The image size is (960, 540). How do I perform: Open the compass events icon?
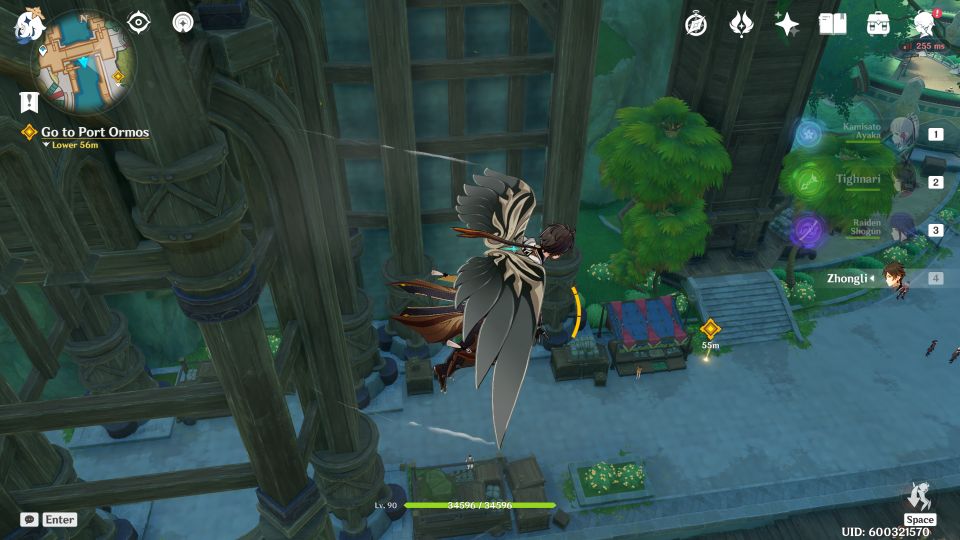[696, 24]
